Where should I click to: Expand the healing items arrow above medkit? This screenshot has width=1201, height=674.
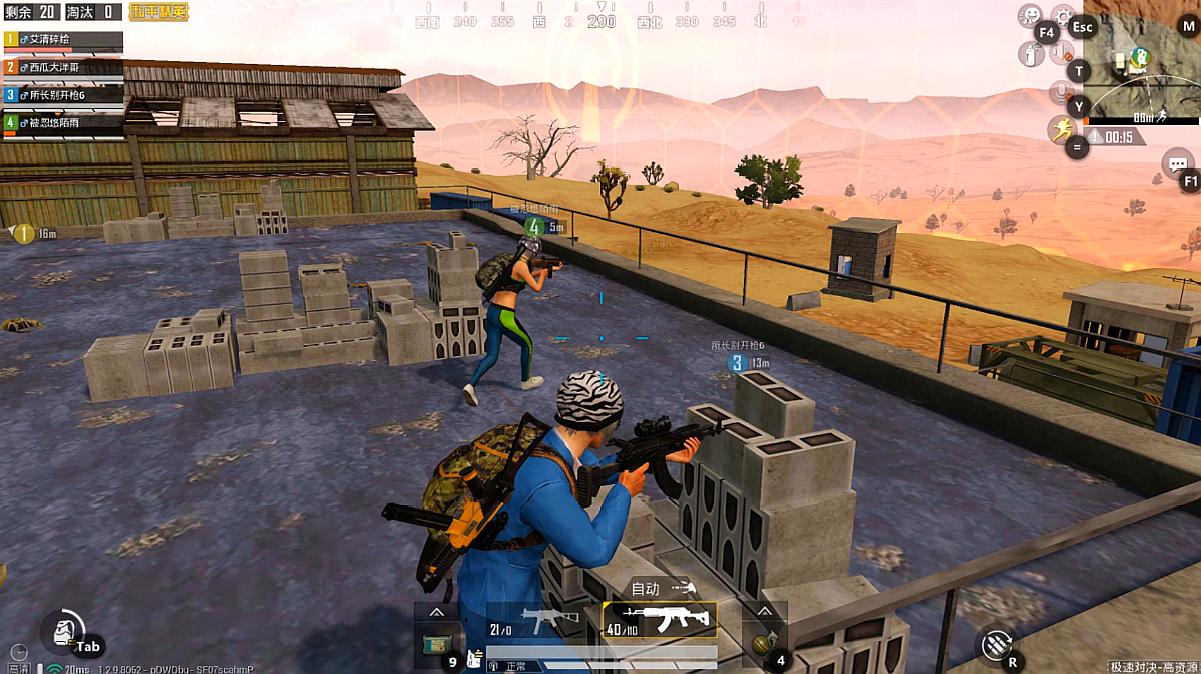(436, 611)
